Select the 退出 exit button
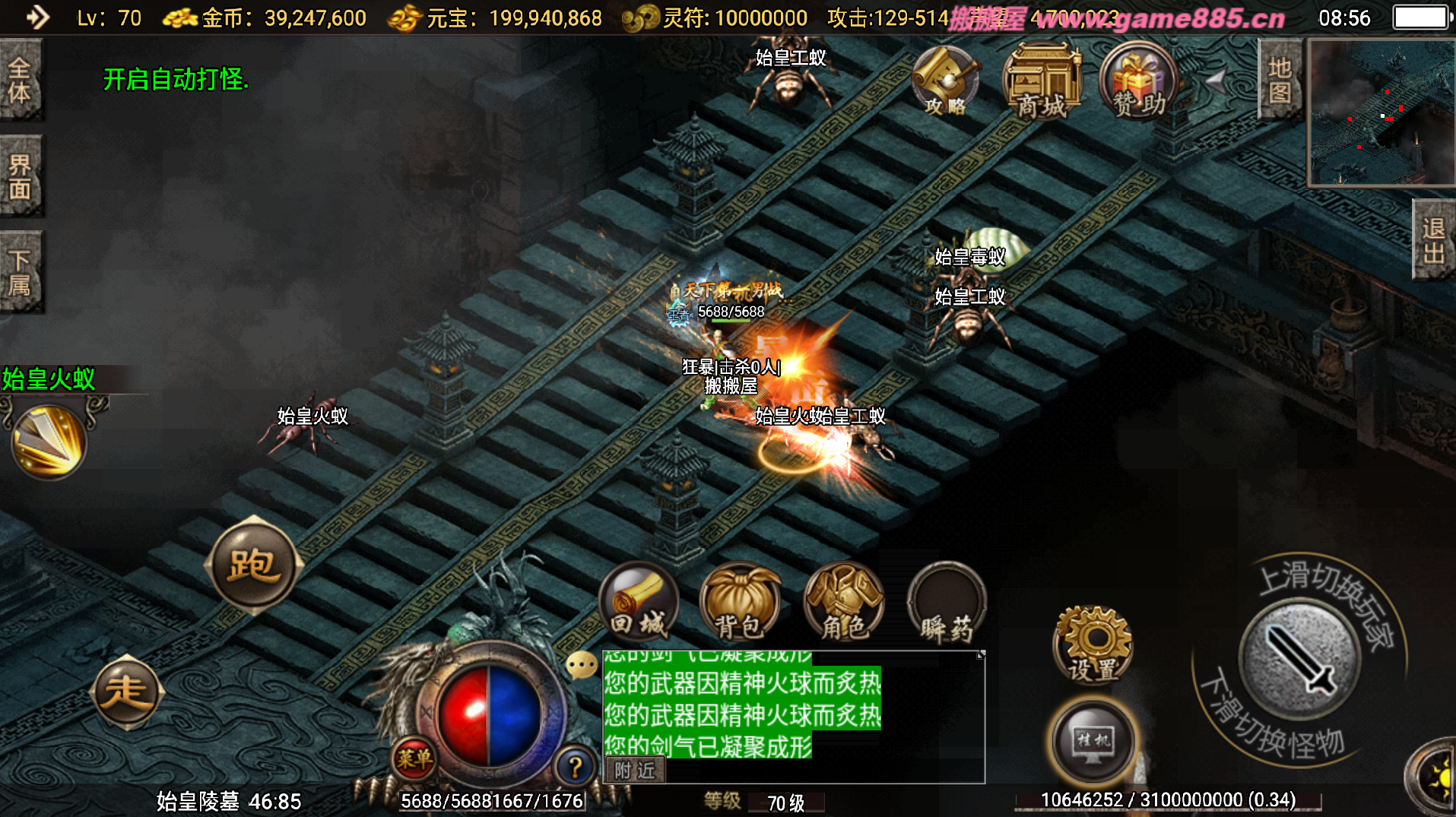This screenshot has height=817, width=1456. click(1433, 240)
